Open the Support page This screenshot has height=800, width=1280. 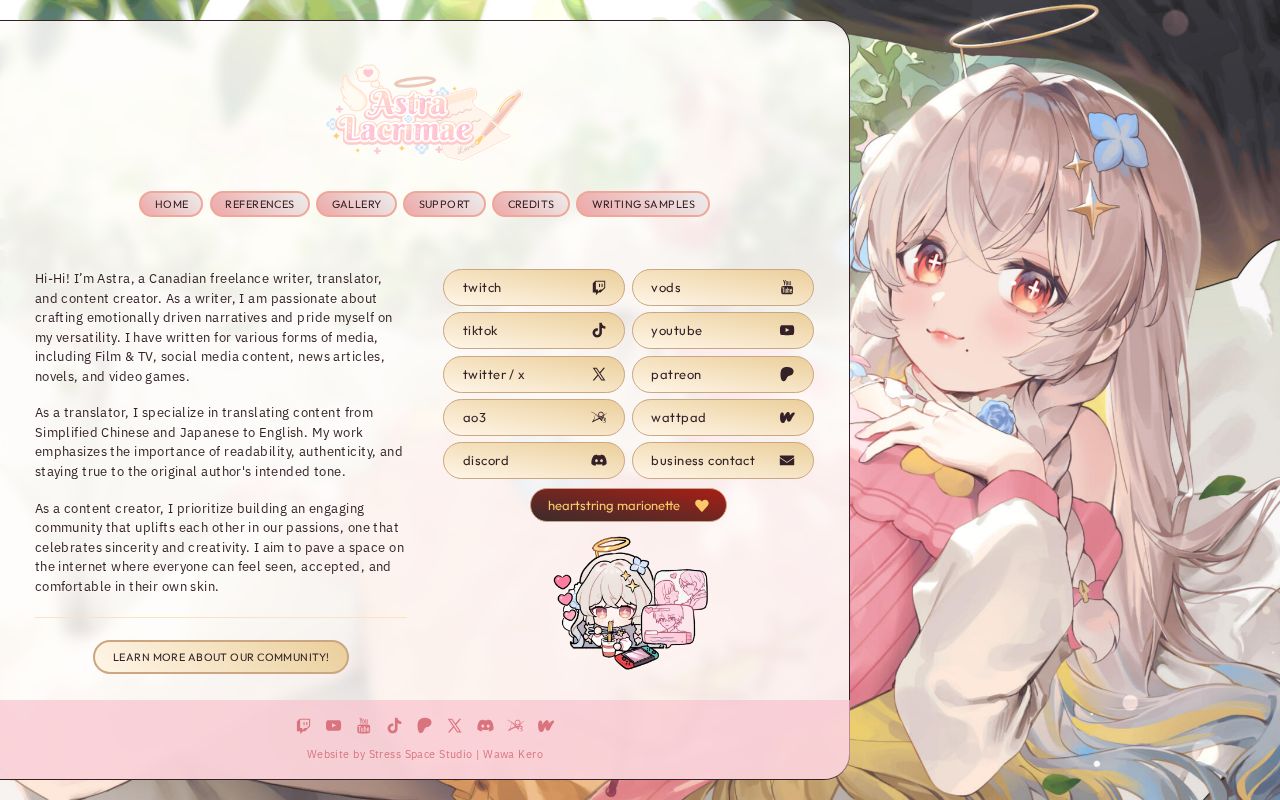444,204
